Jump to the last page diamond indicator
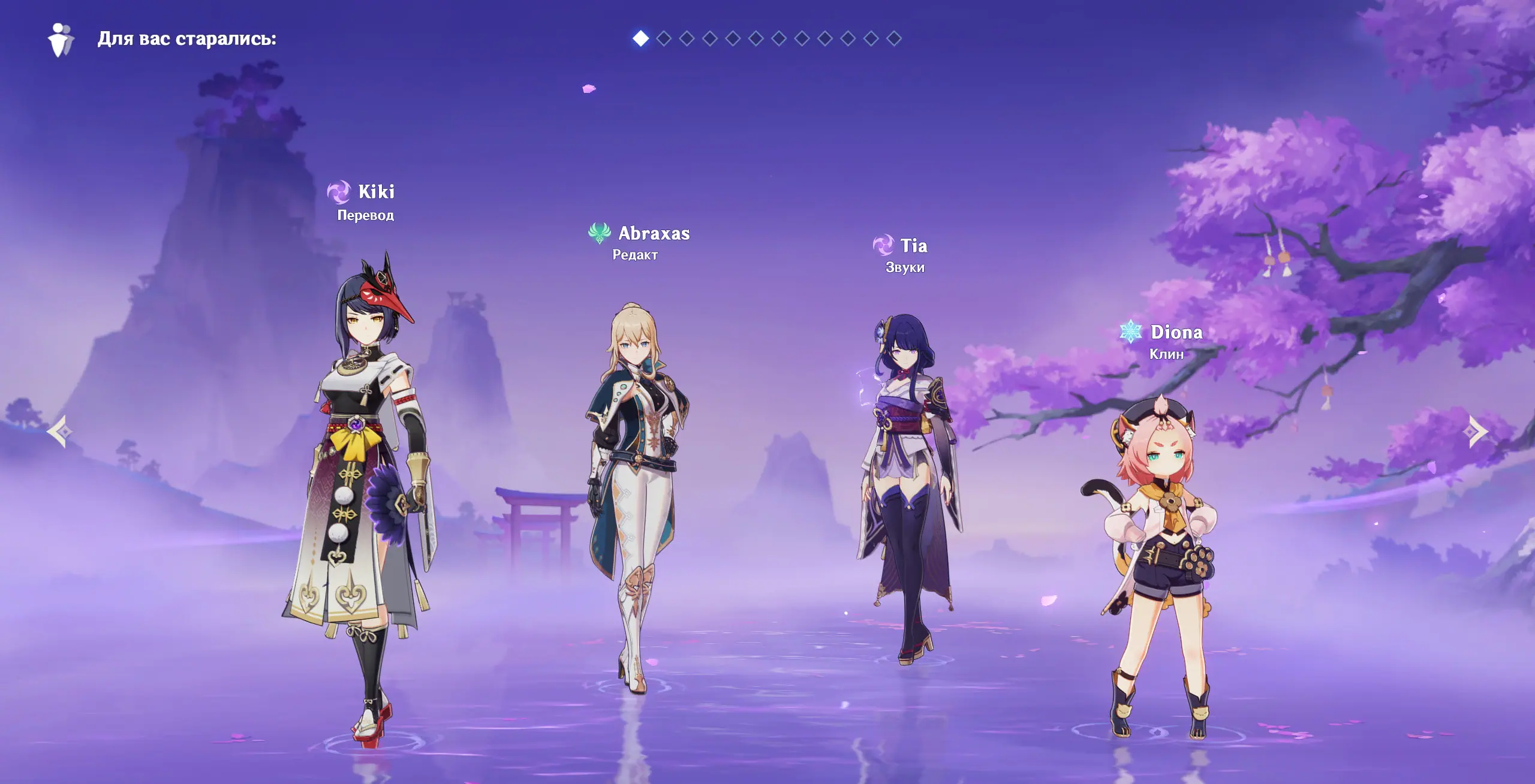 coord(894,39)
